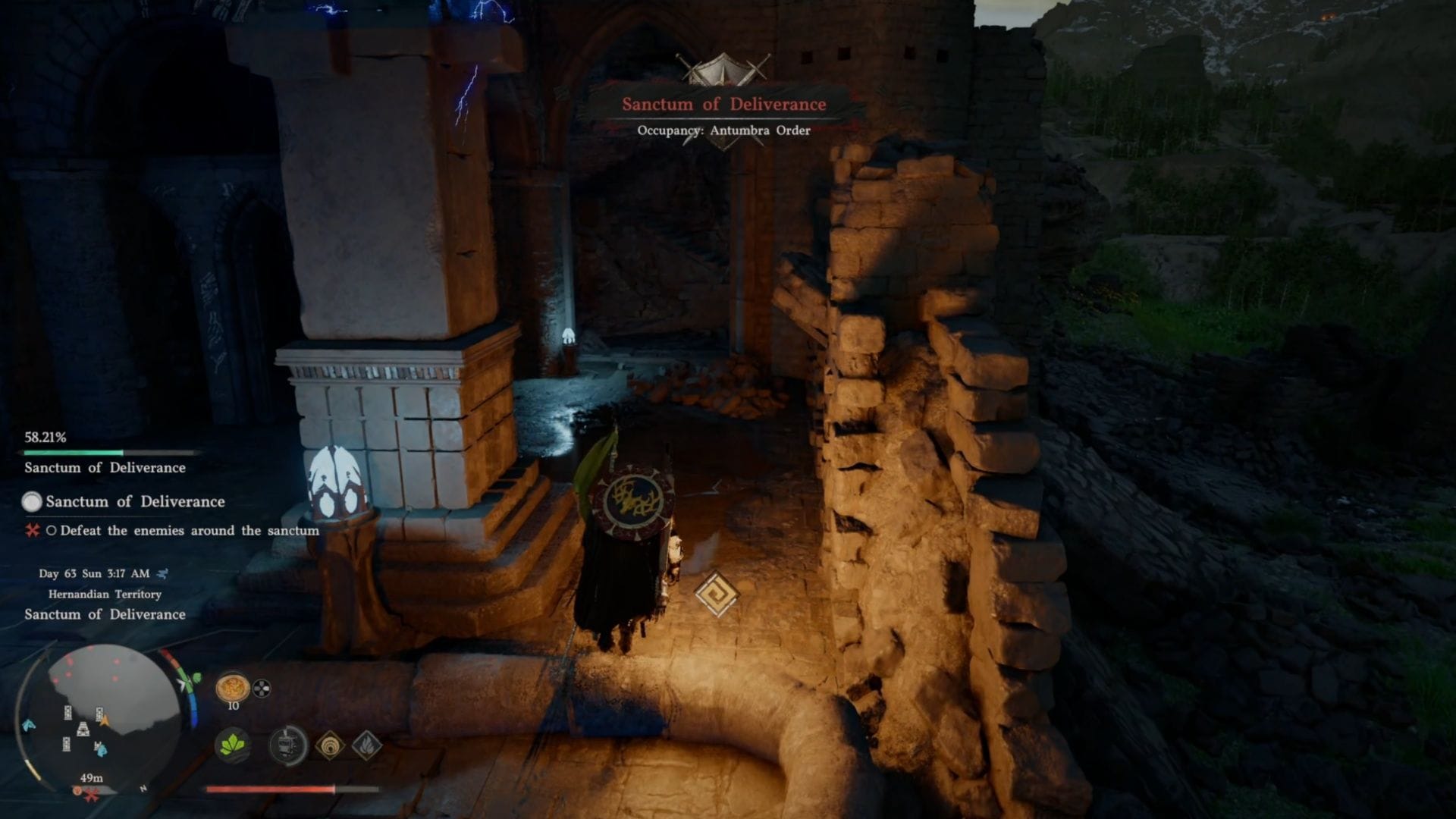The width and height of the screenshot is (1456, 819).
Task: Click the blue bird marker on the minimap's left edge
Action: (x=27, y=725)
